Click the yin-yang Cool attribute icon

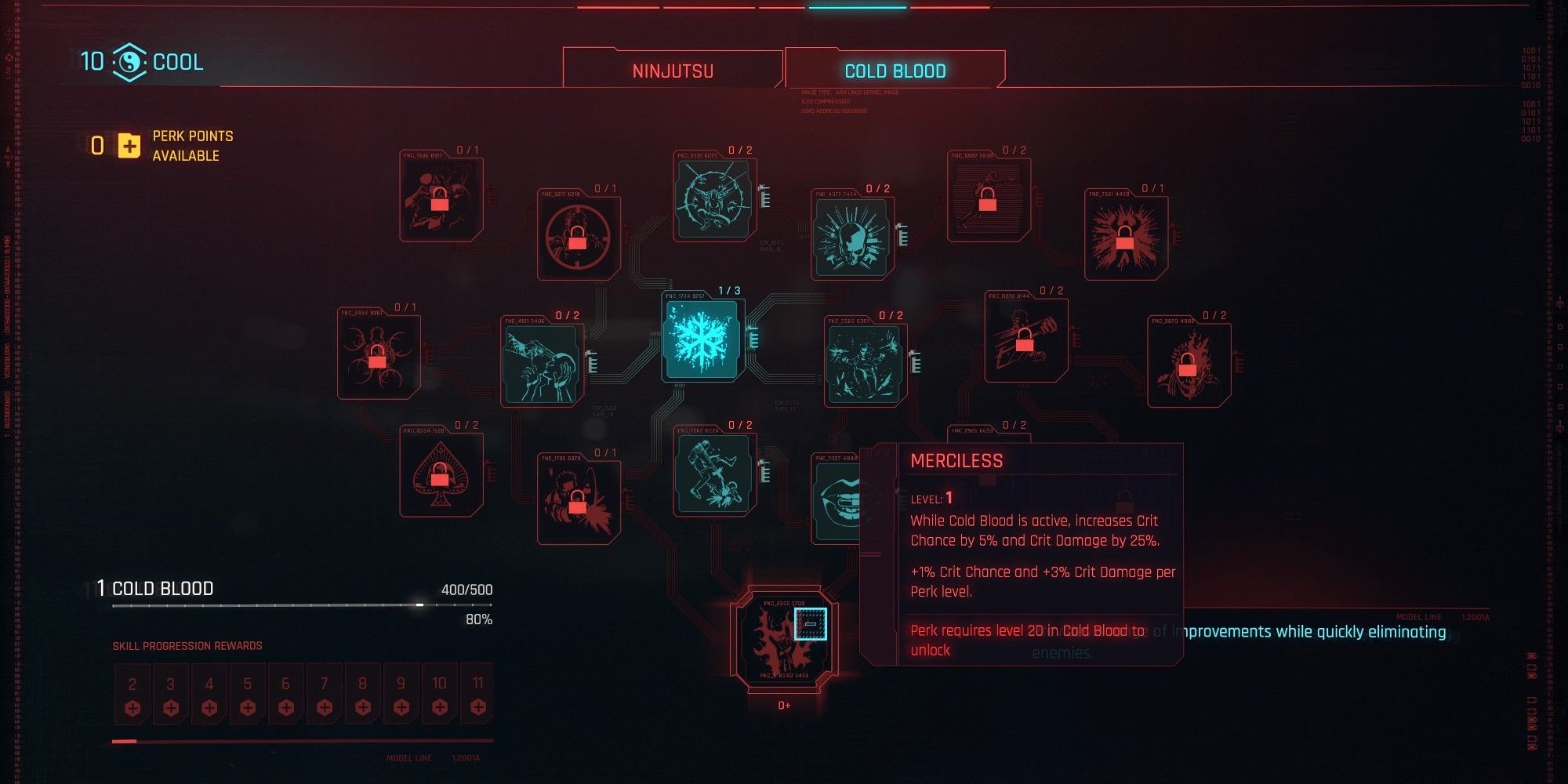pyautogui.click(x=129, y=61)
